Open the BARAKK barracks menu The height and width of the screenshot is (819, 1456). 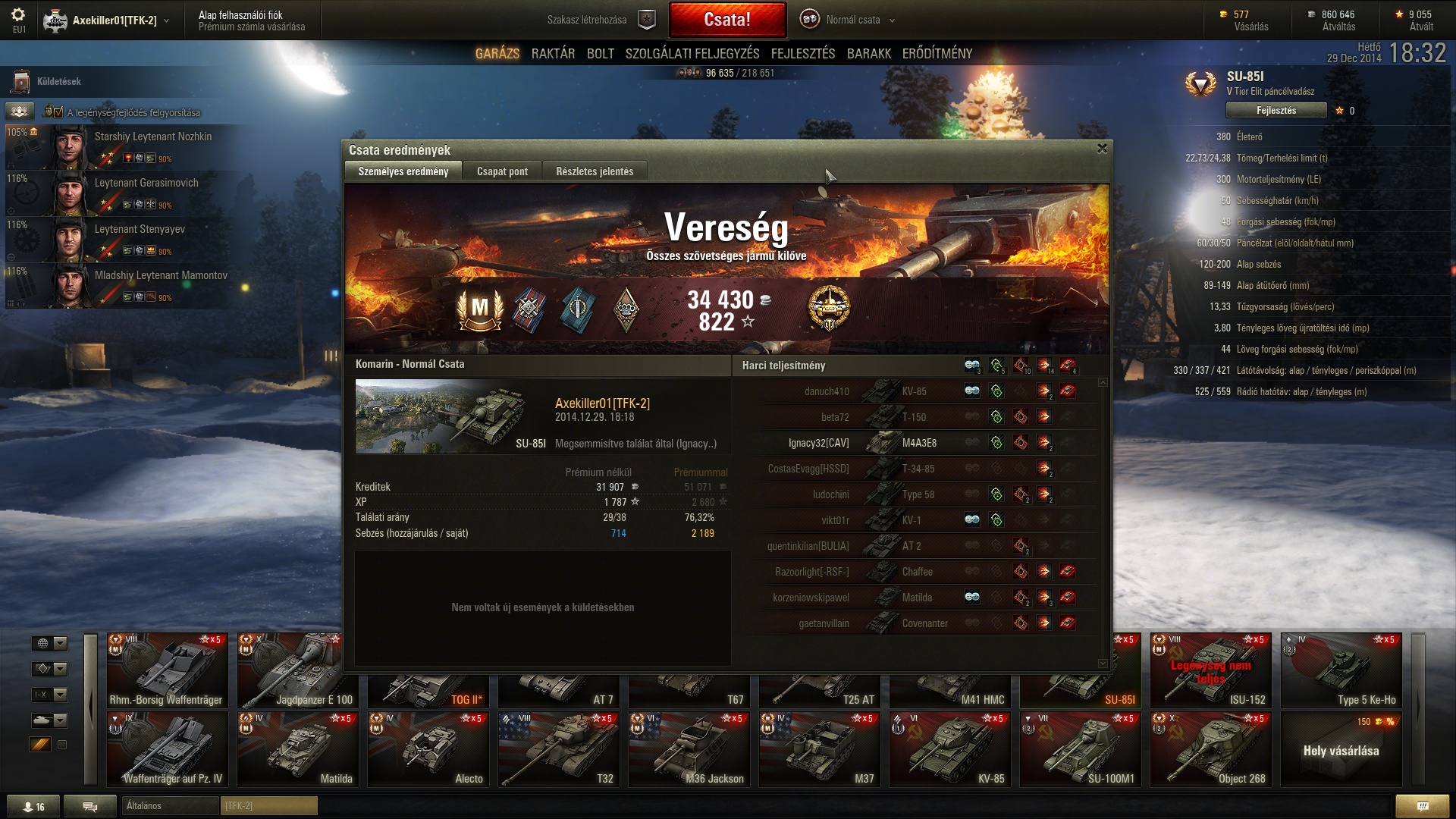point(868,54)
